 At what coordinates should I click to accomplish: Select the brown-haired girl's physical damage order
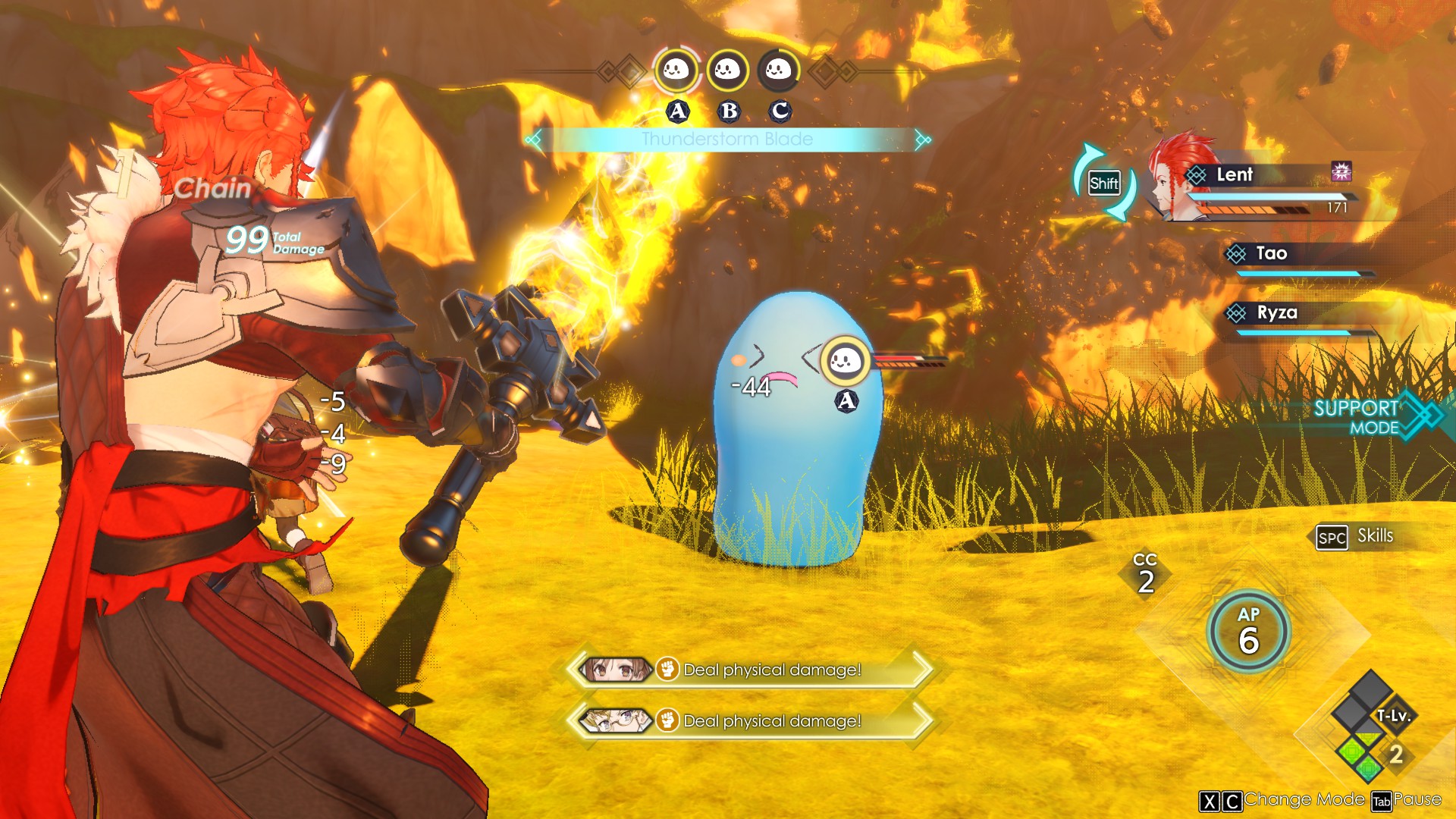(x=749, y=670)
